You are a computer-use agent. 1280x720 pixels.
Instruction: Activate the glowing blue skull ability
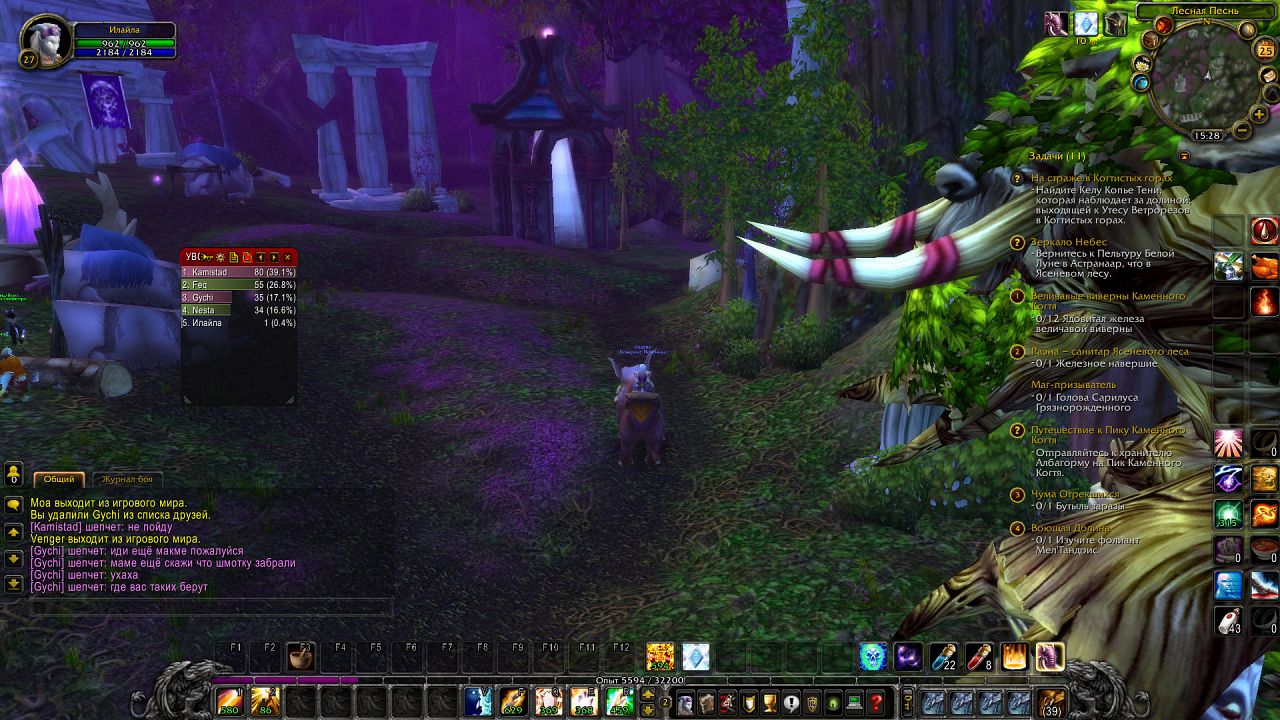coord(873,657)
